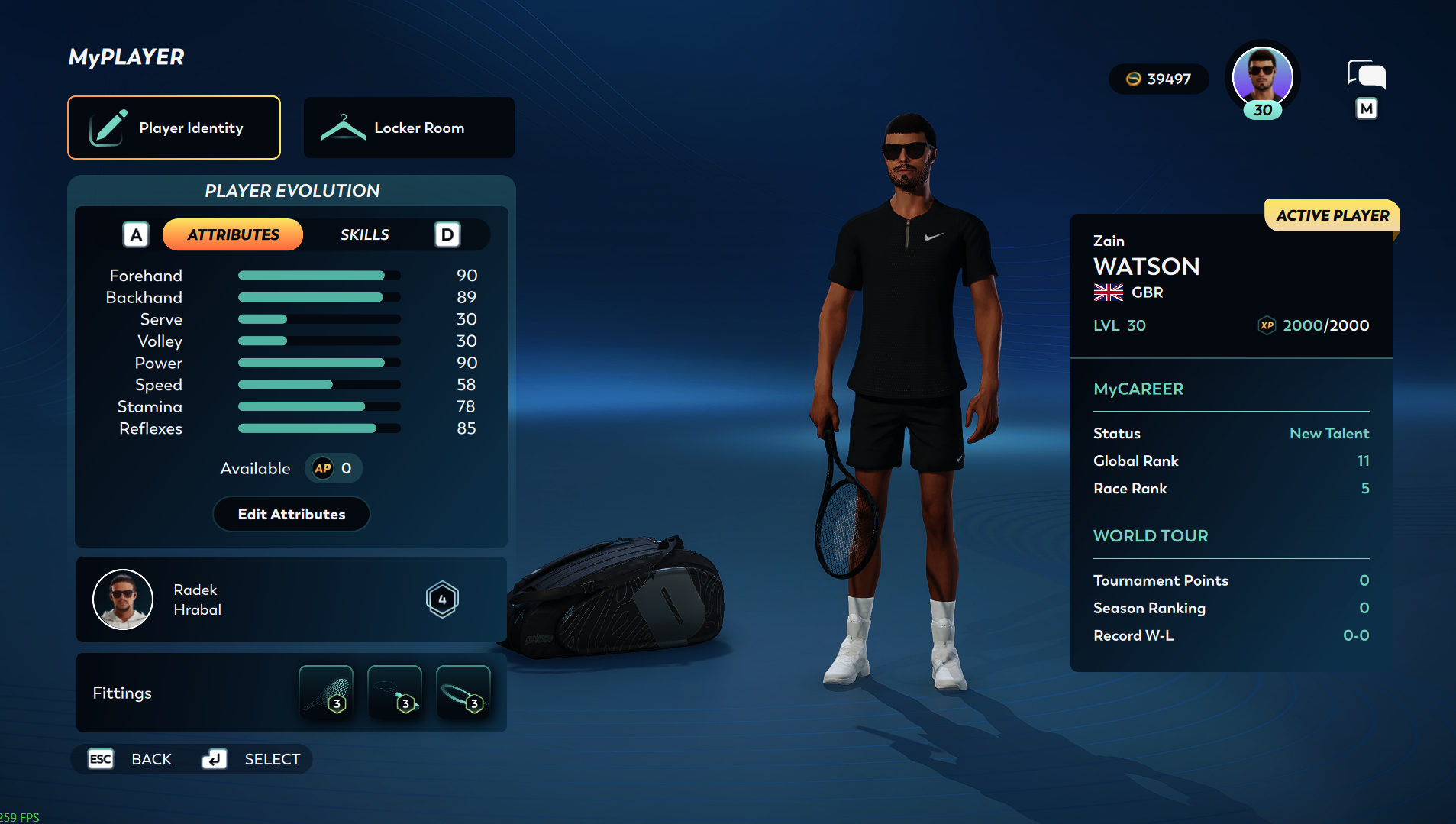Click the Edit Attributes button

tap(291, 514)
